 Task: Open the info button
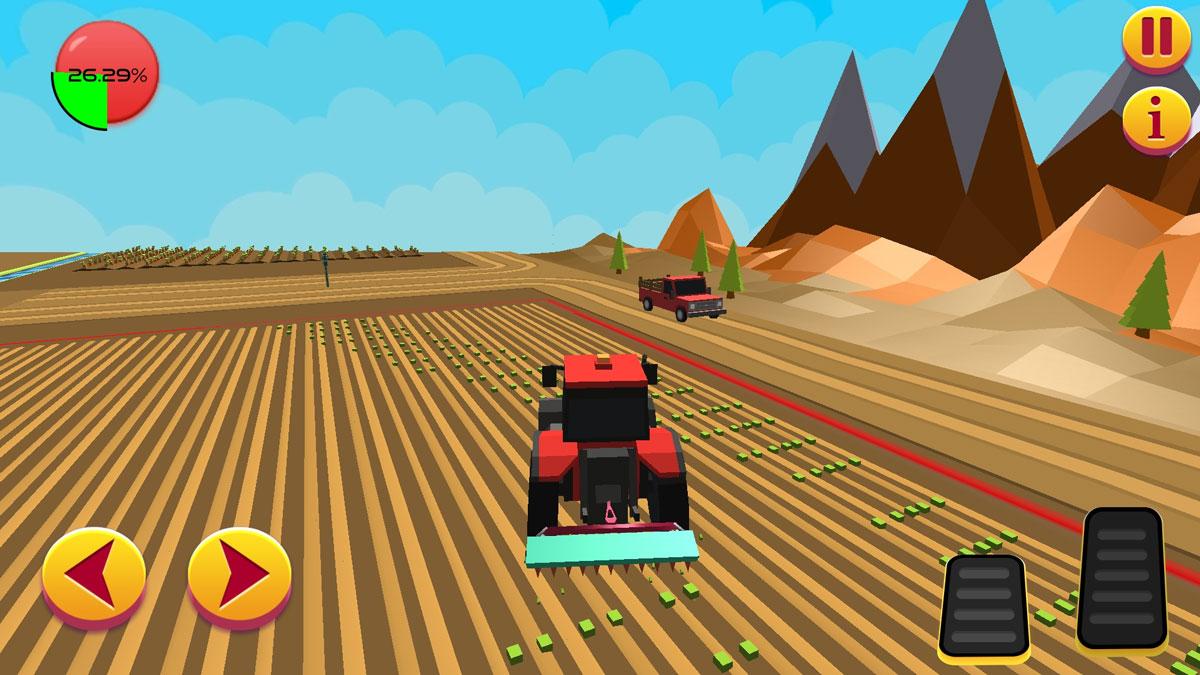[1156, 120]
